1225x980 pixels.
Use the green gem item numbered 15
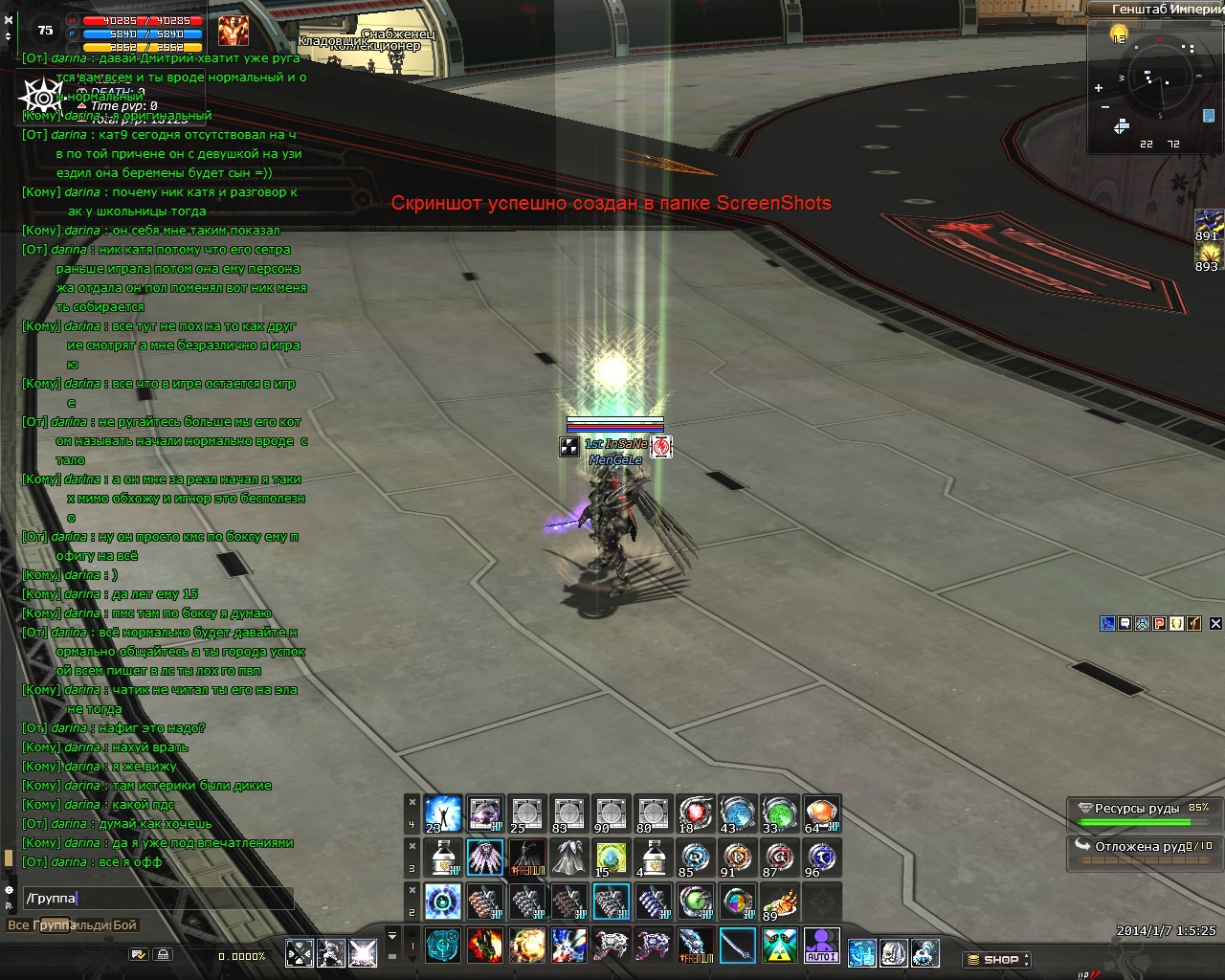coord(611,857)
